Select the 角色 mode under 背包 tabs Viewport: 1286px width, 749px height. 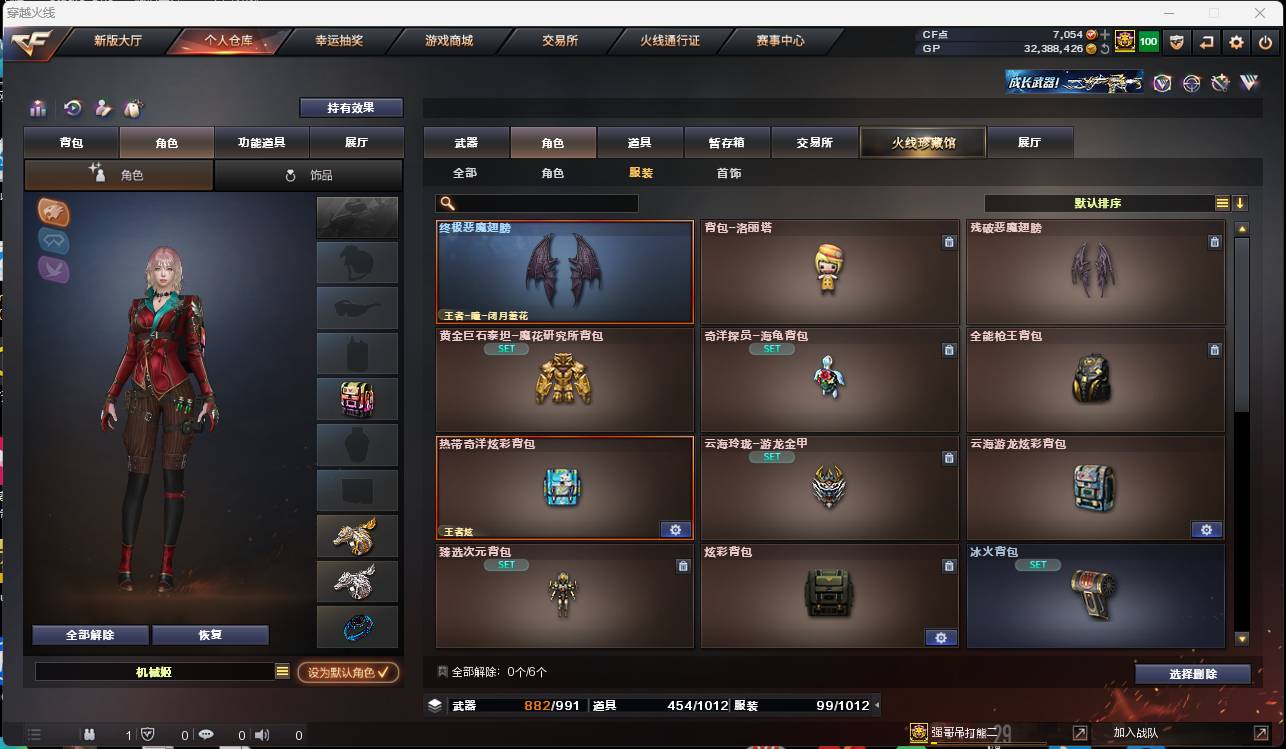(118, 174)
